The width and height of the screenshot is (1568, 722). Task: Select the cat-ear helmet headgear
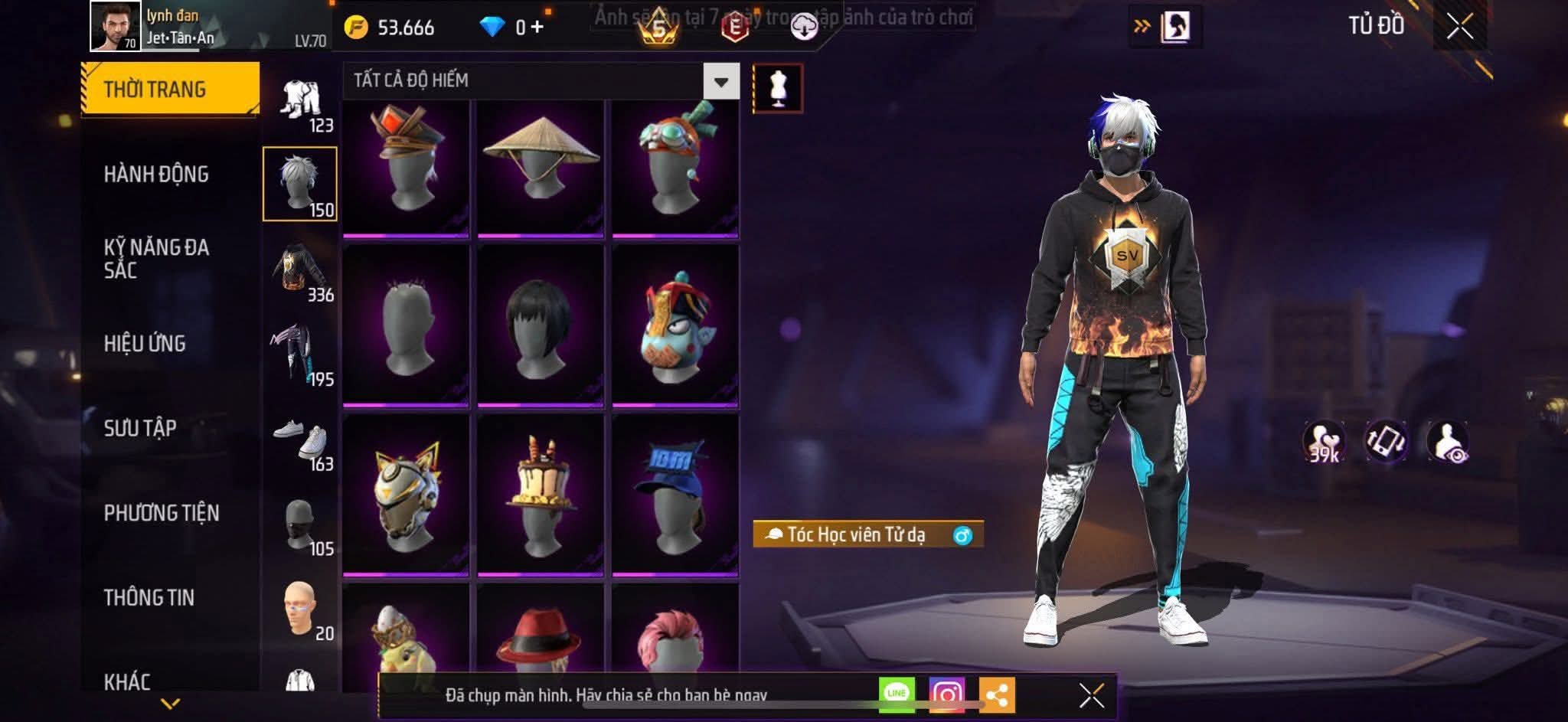406,495
